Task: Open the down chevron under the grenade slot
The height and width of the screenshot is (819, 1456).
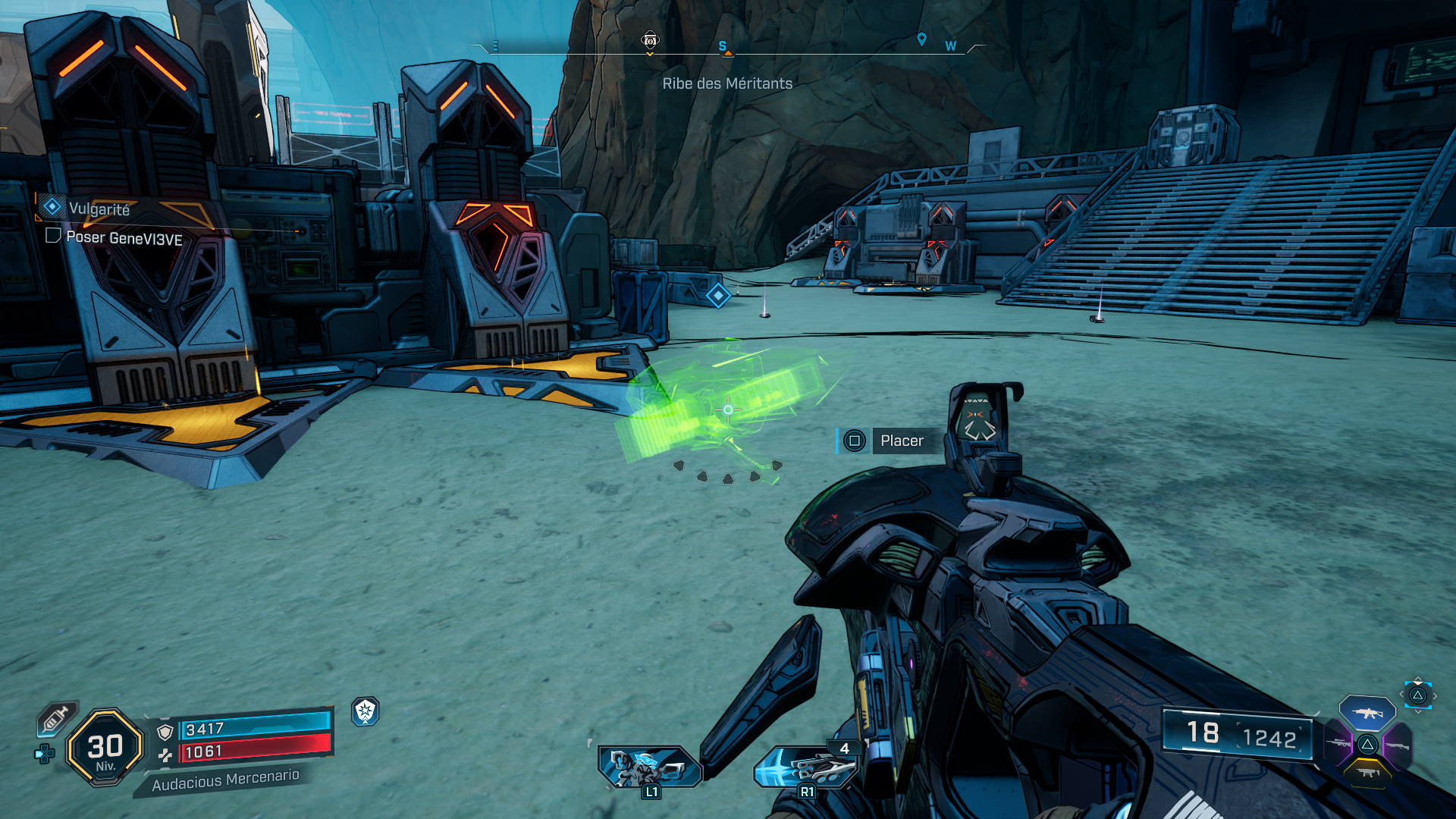Action: click(1417, 712)
